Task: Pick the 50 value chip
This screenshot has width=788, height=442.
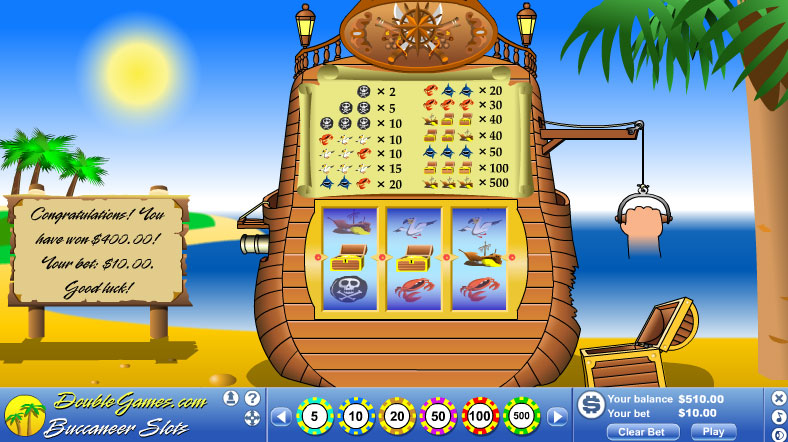Action: 439,415
